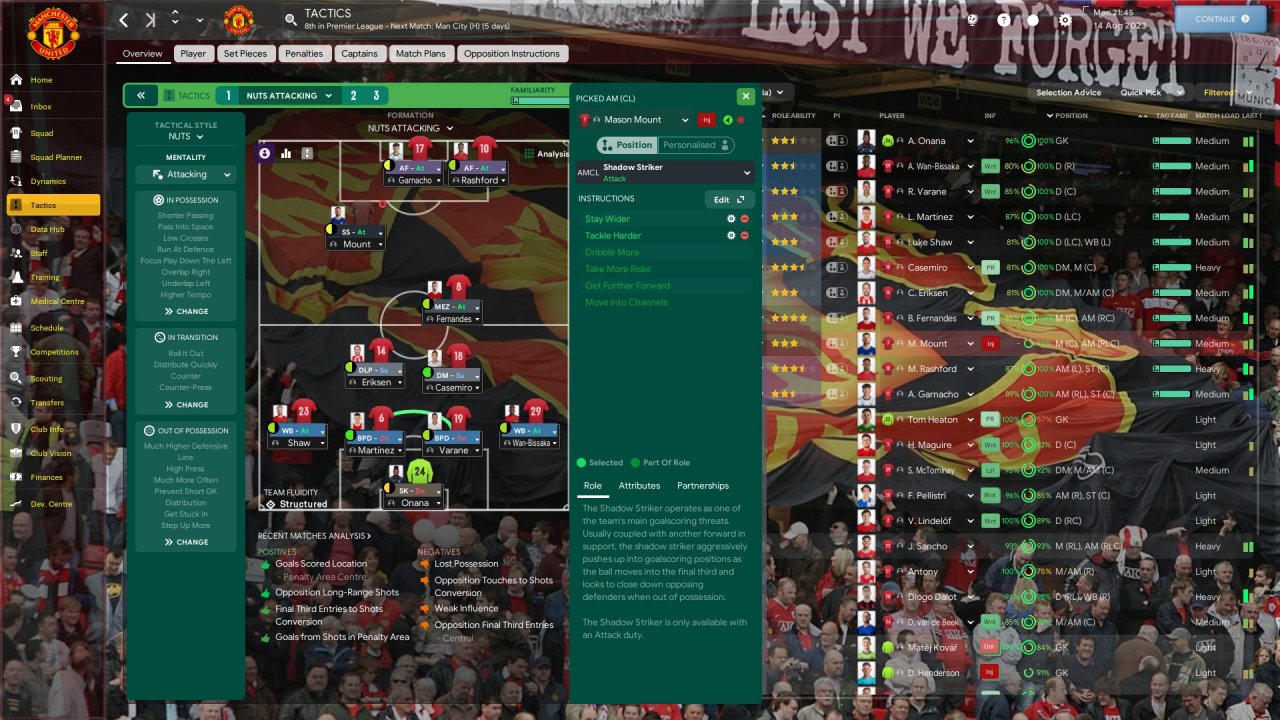This screenshot has height=720, width=1280.
Task: Select Fernandes on the tactics pitch
Action: click(x=454, y=318)
